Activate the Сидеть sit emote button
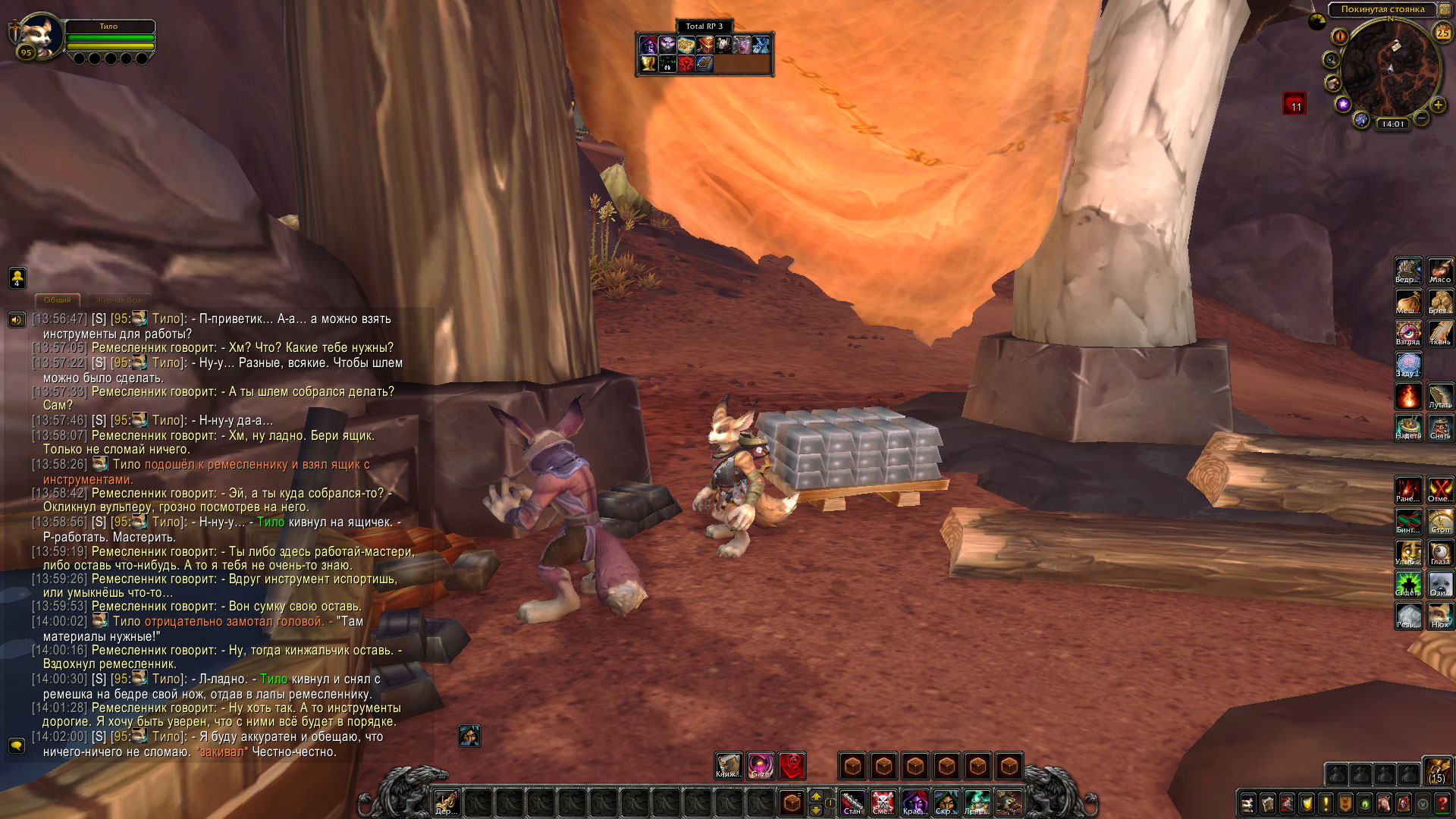Viewport: 1456px width, 819px height. click(1408, 584)
